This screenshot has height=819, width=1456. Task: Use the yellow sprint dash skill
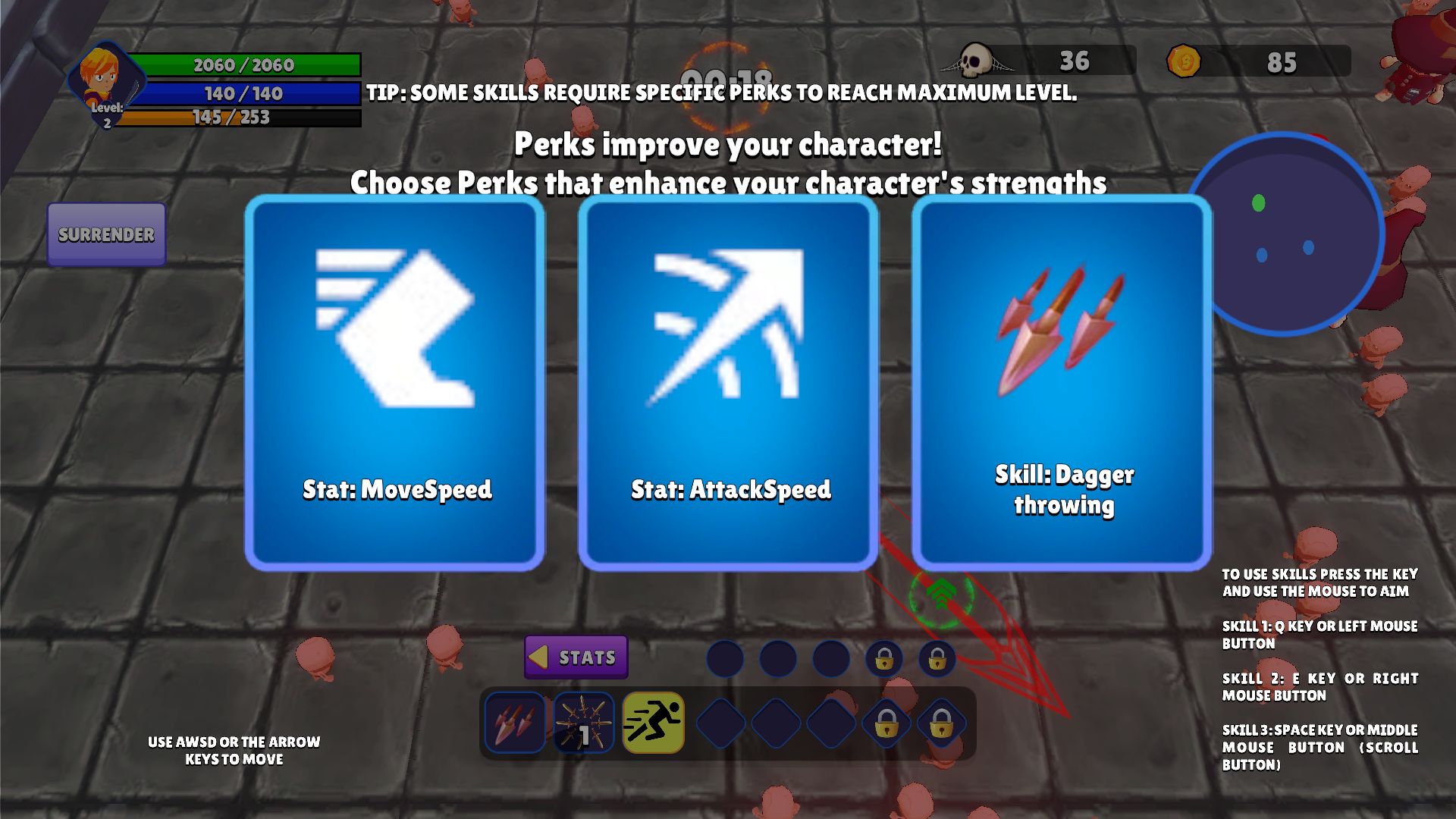653,723
